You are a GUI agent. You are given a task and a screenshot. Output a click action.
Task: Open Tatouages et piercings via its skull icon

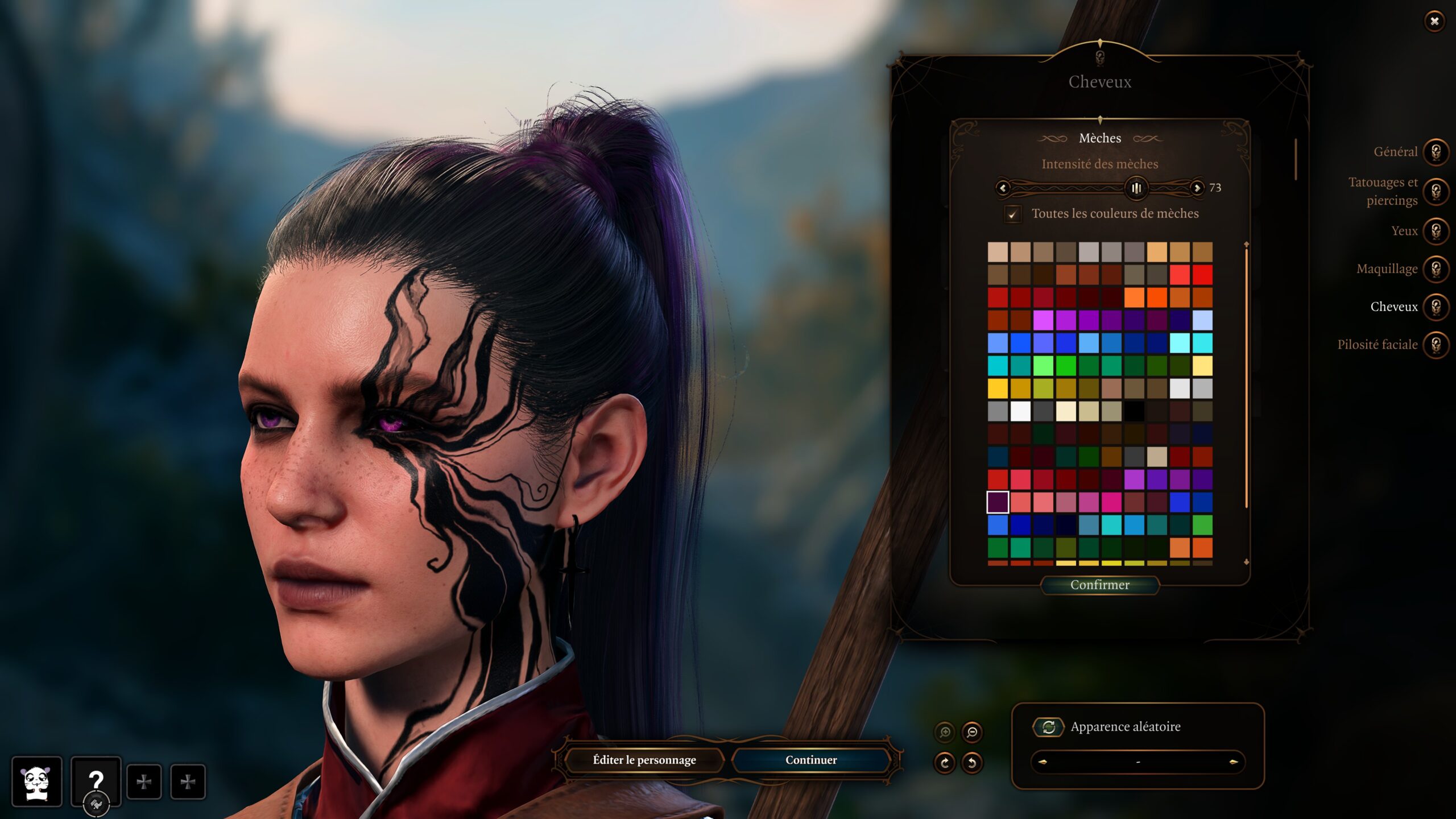point(1435,192)
